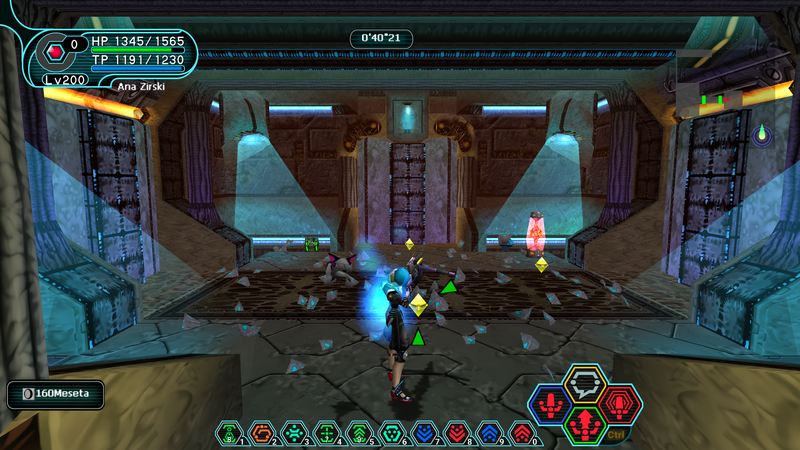Image resolution: width=800 pixels, height=450 pixels.
Task: Select the green icon in slot 4
Action: 326,433
